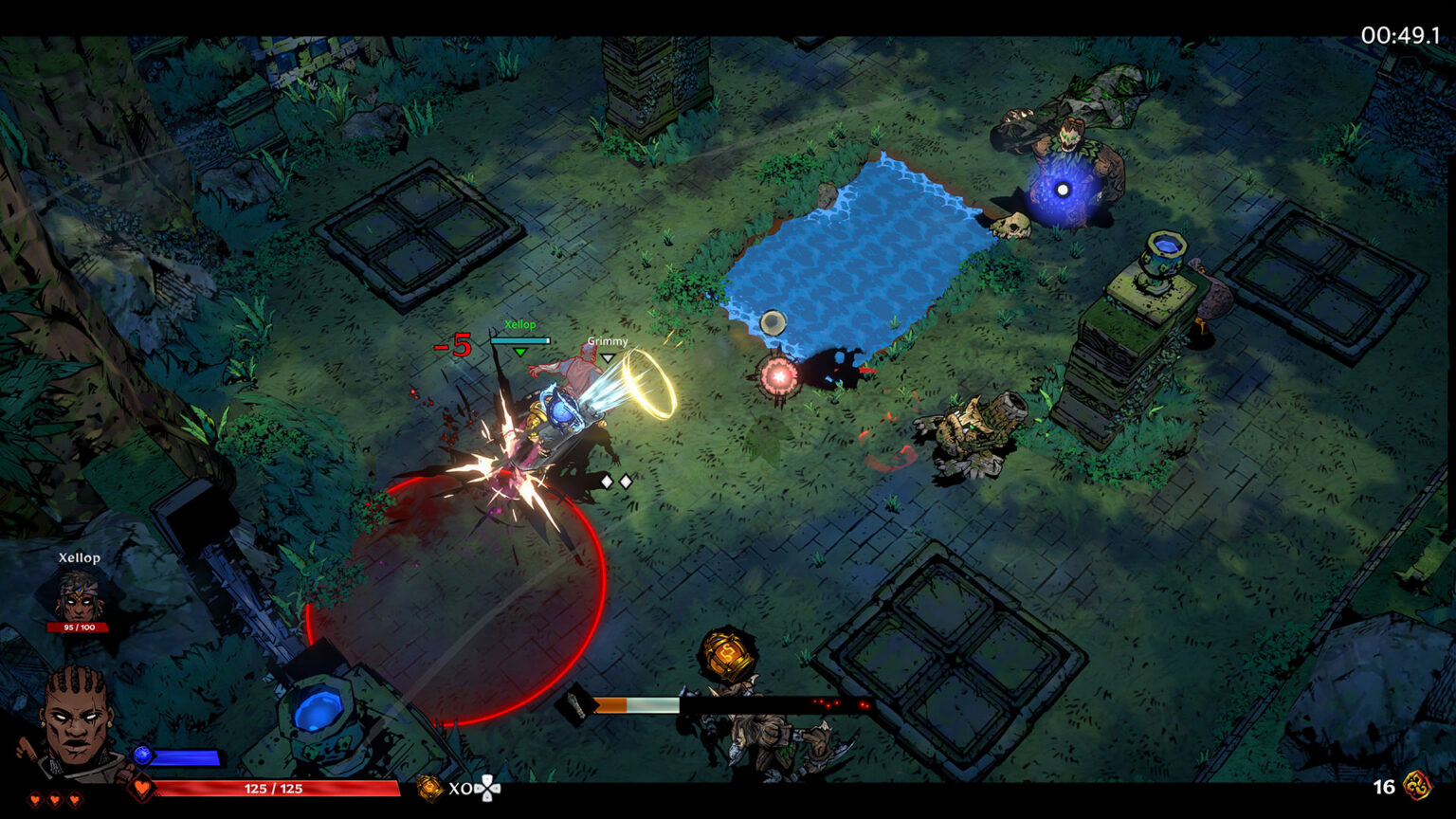Image resolution: width=1456 pixels, height=819 pixels.
Task: Click a red enemy pip above the goblin
Action: (824, 702)
